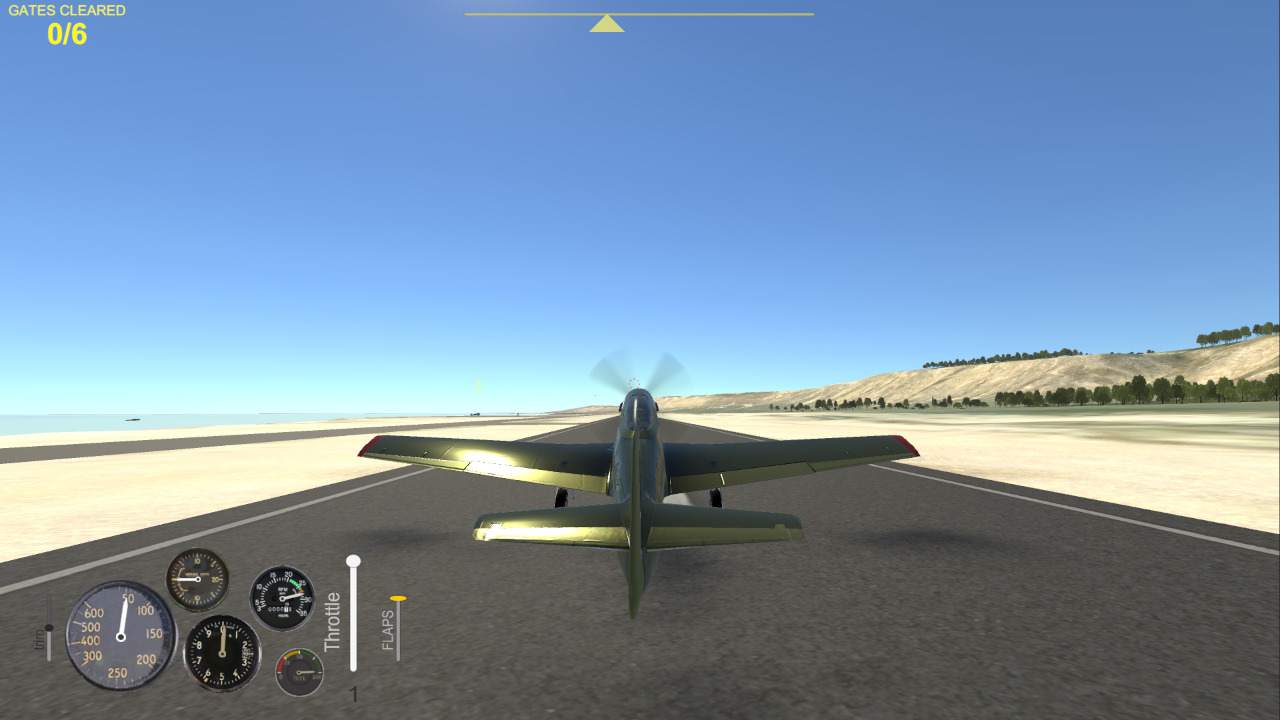This screenshot has width=1280, height=720.
Task: Click the Throttle text label
Action: pos(333,622)
